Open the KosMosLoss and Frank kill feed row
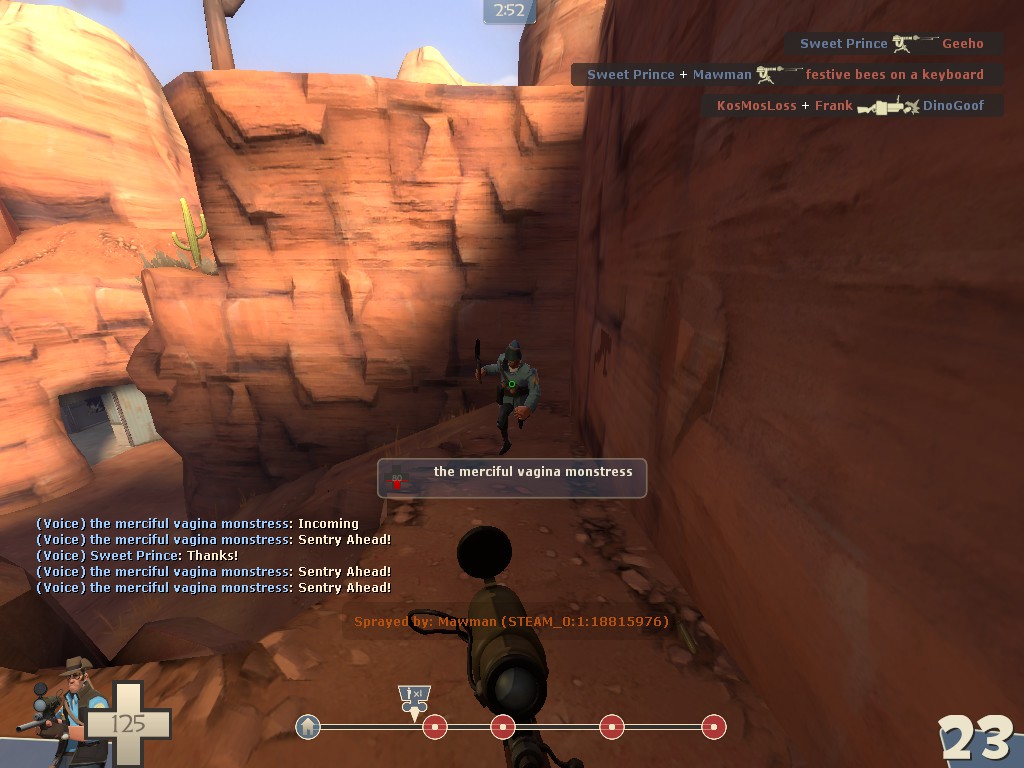Image resolution: width=1024 pixels, height=768 pixels. [851, 106]
